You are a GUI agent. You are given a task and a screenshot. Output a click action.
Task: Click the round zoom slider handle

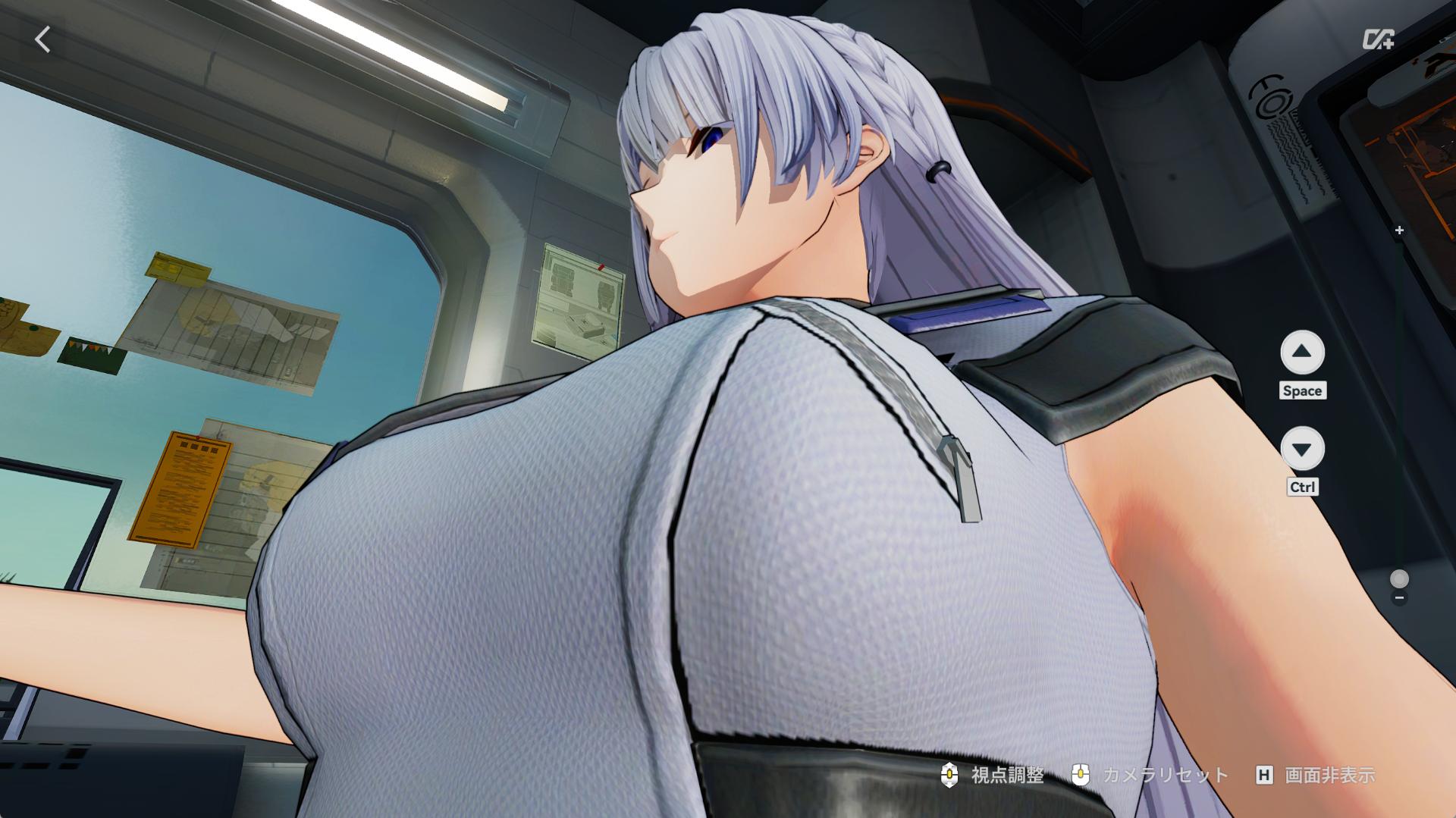(x=1399, y=580)
